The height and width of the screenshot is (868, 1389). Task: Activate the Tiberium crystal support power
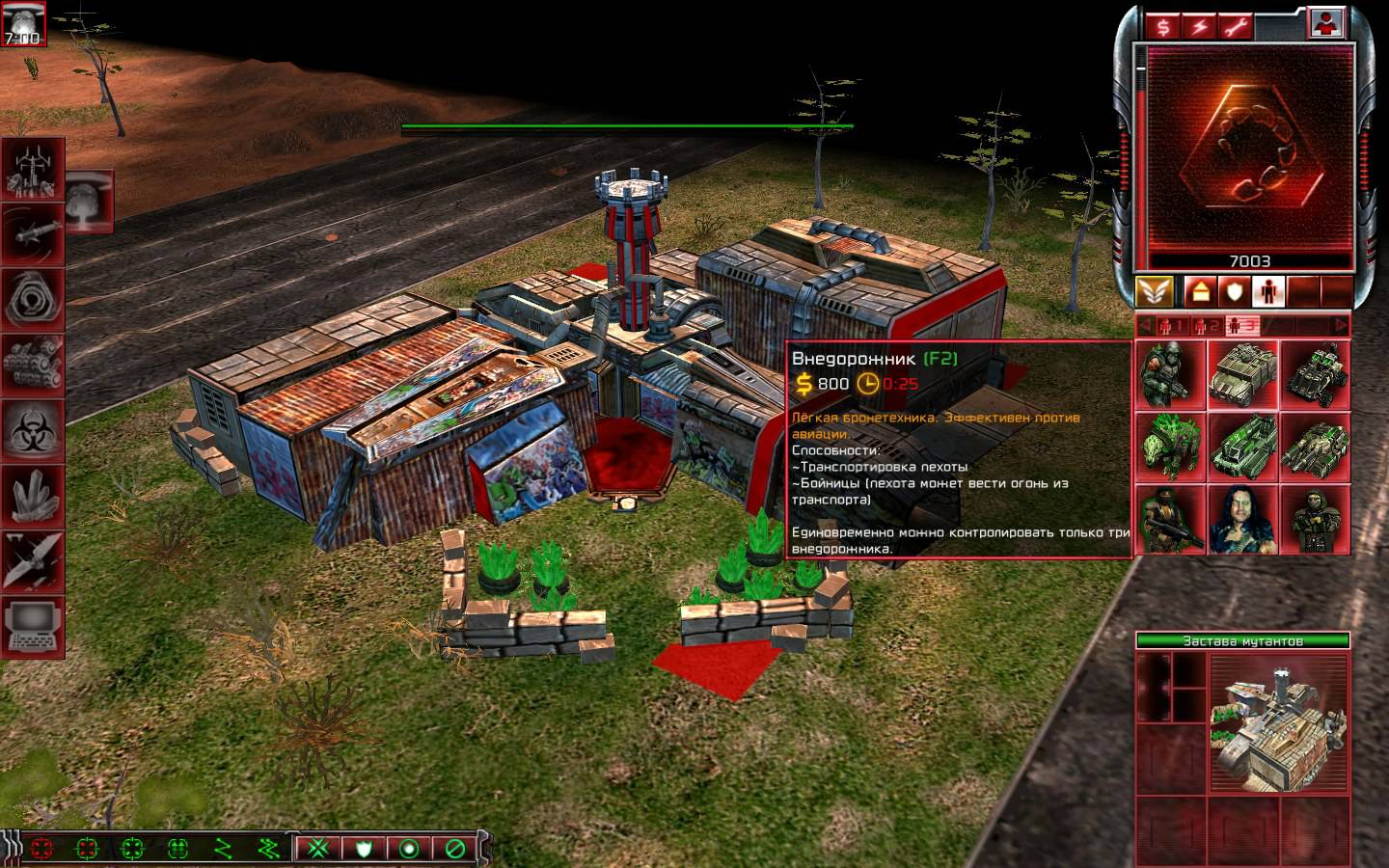[x=34, y=495]
